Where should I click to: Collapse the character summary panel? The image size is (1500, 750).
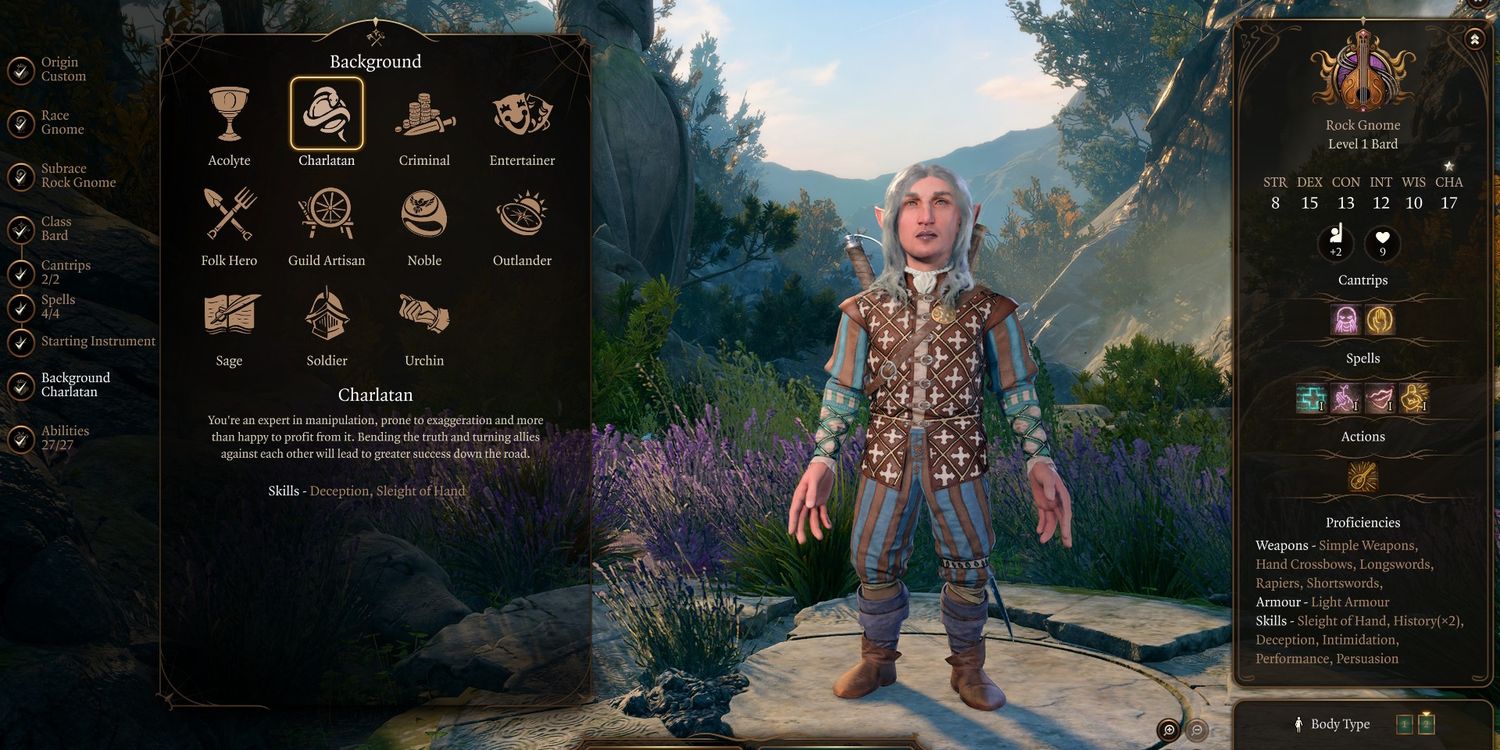[x=1475, y=40]
